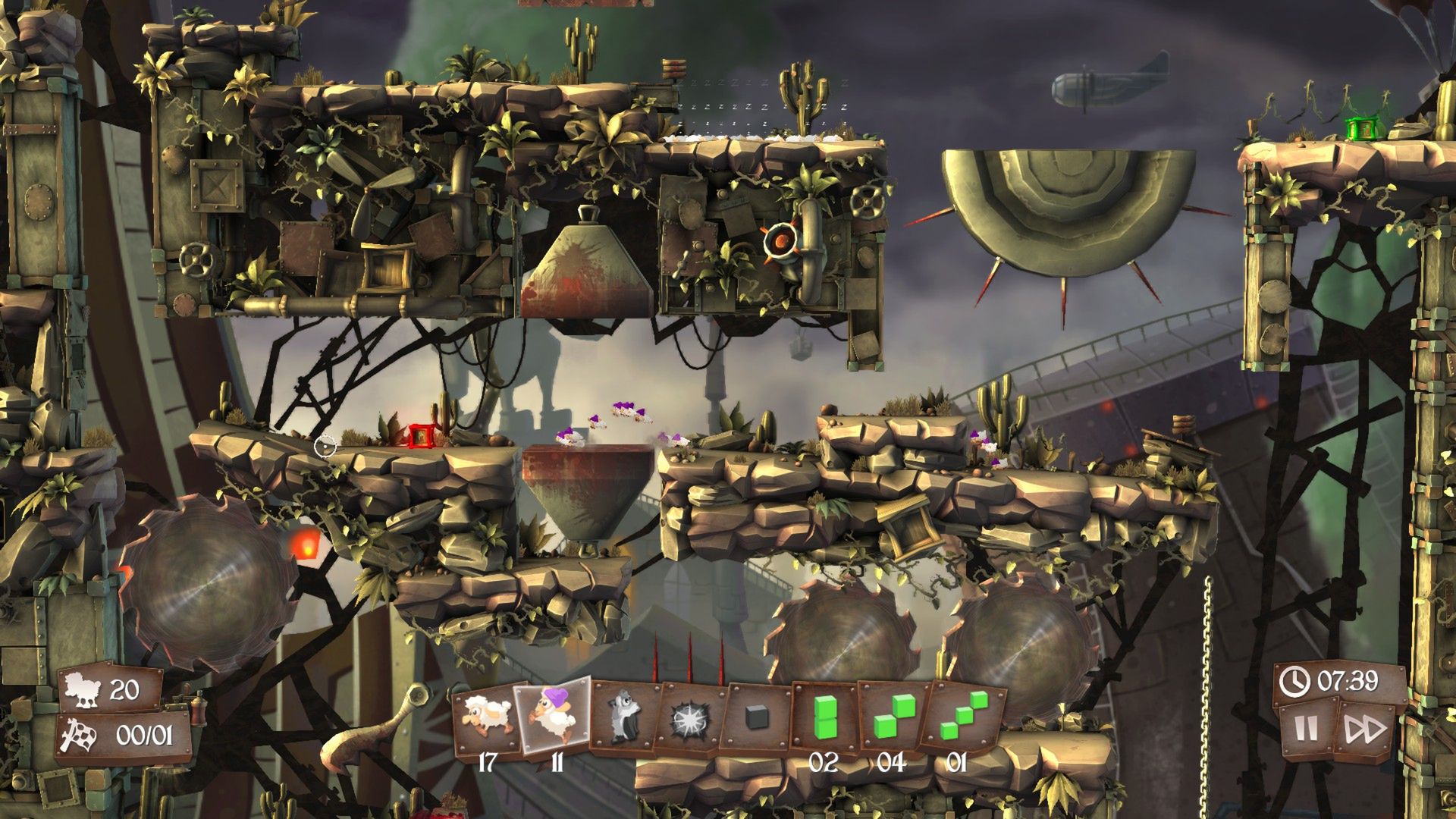Select the two-stacked green block piece
1456x819 pixels.
tap(824, 717)
